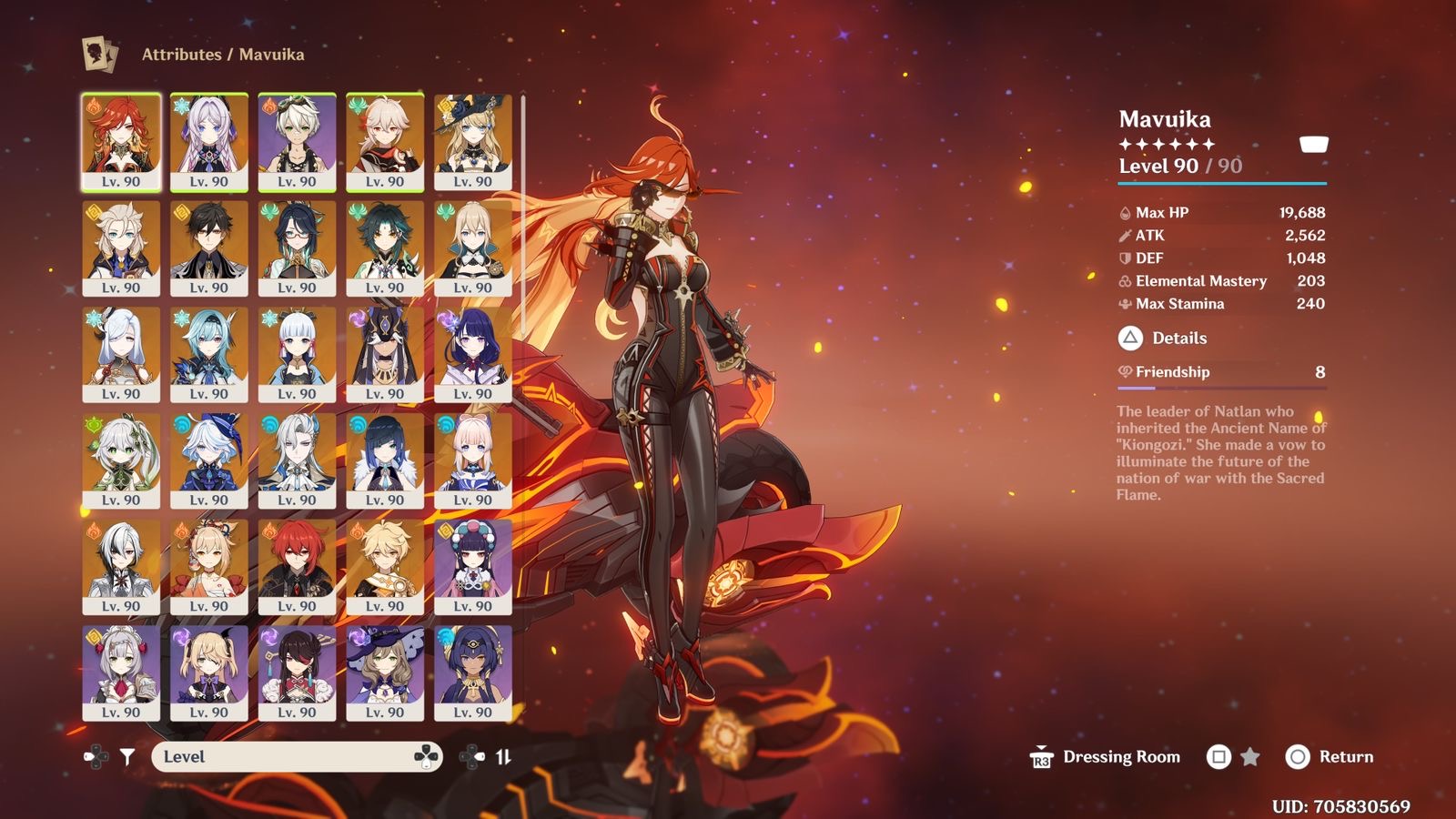Select the Raiden Shogun portrait
This screenshot has width=1456, height=819.
pyautogui.click(x=473, y=354)
